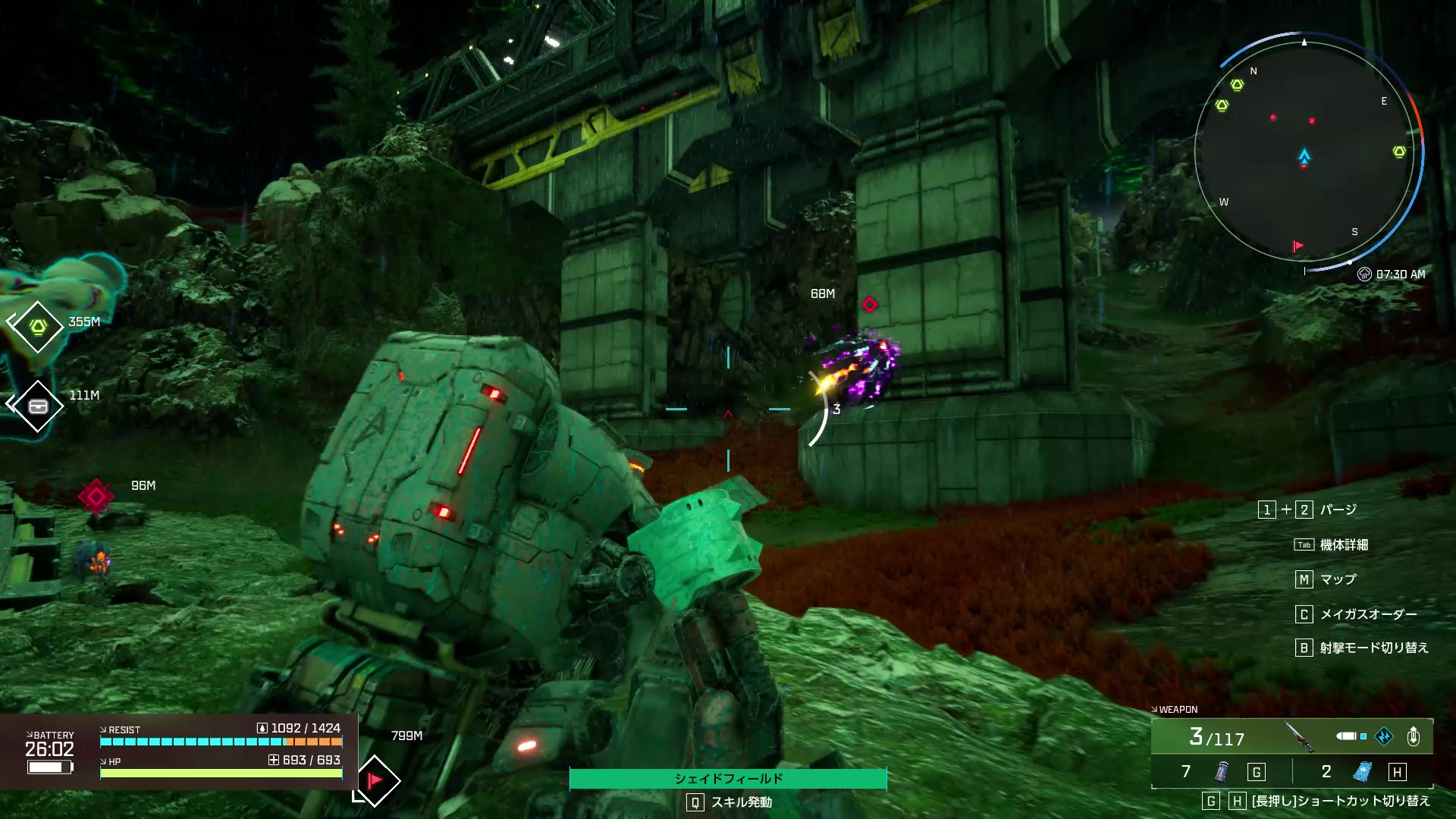Use the blue item with 2 remaining
Screen dimensions: 1456x819
click(x=1363, y=772)
